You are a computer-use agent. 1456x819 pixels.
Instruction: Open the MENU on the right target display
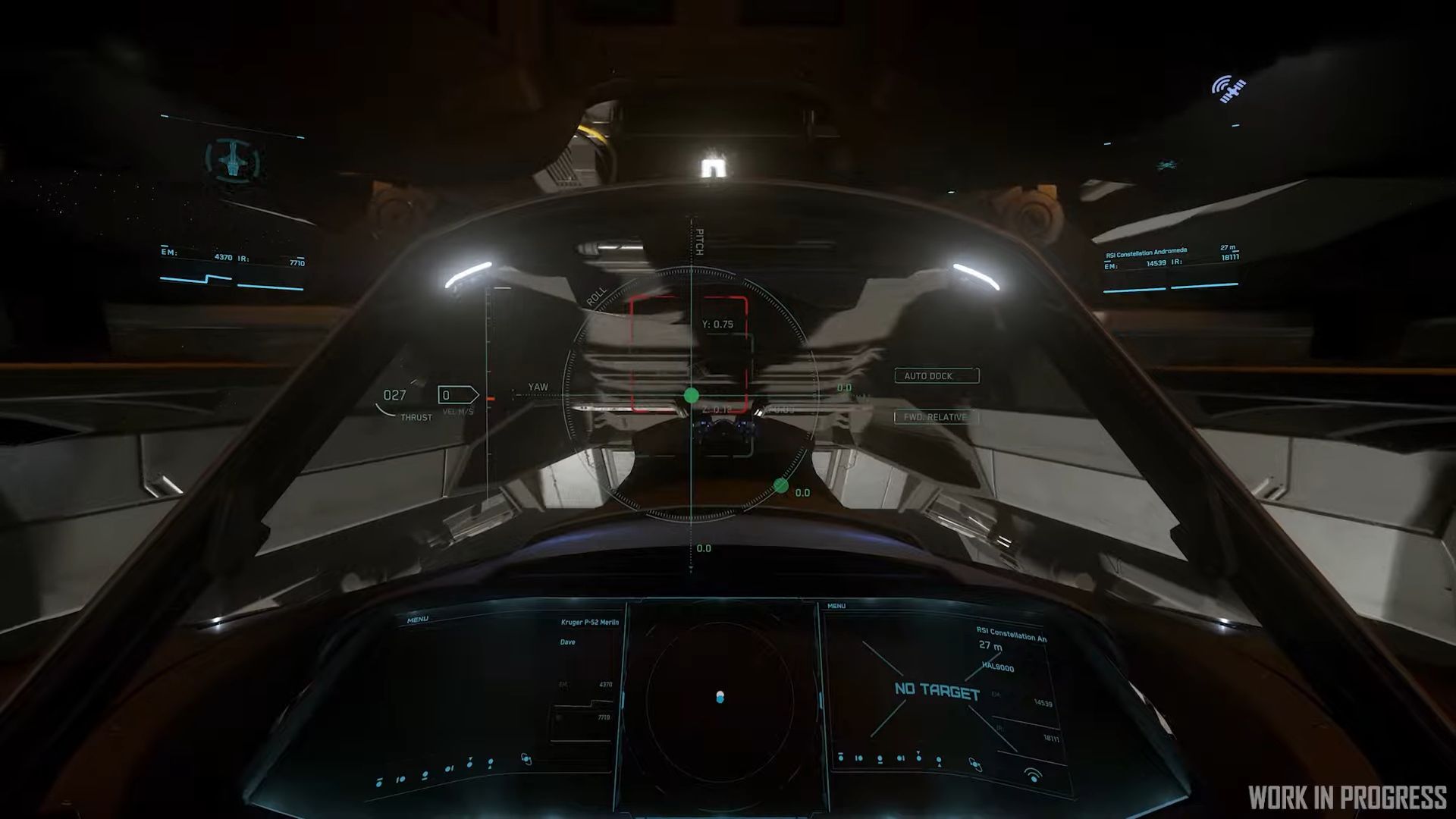(x=836, y=606)
